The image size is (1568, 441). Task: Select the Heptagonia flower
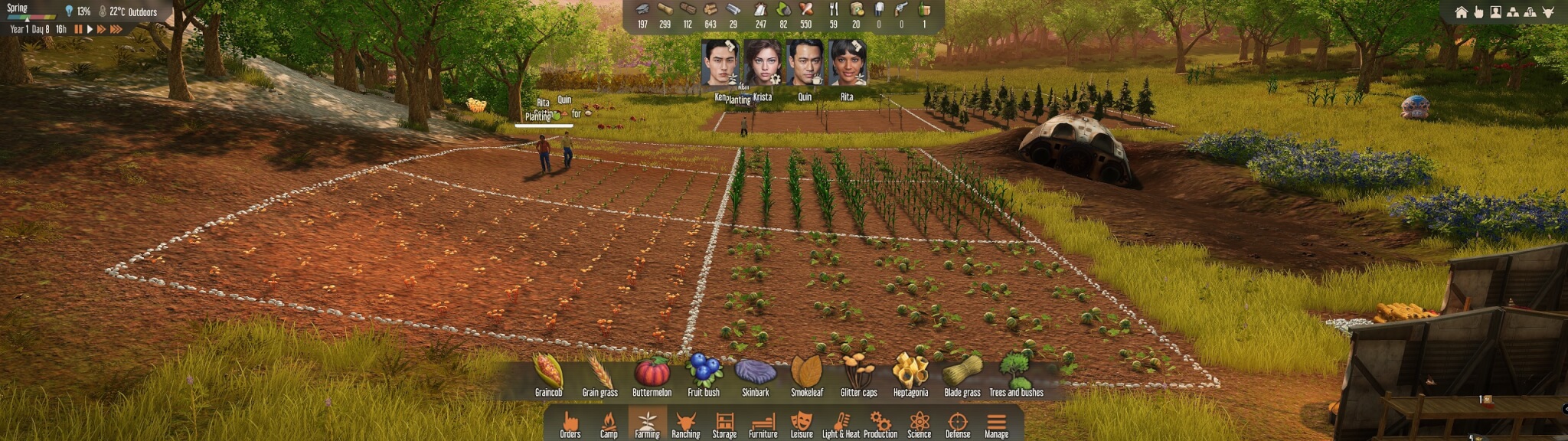(910, 374)
